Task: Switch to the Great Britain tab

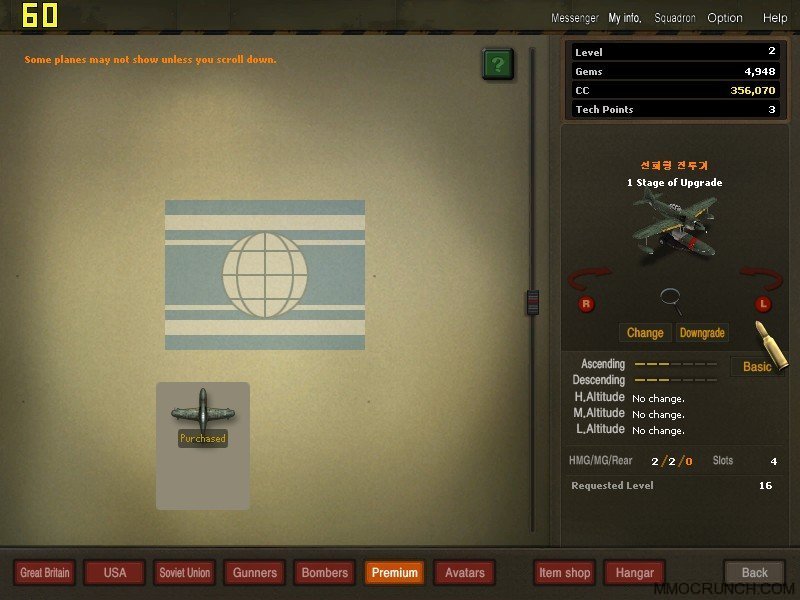Action: pyautogui.click(x=45, y=573)
